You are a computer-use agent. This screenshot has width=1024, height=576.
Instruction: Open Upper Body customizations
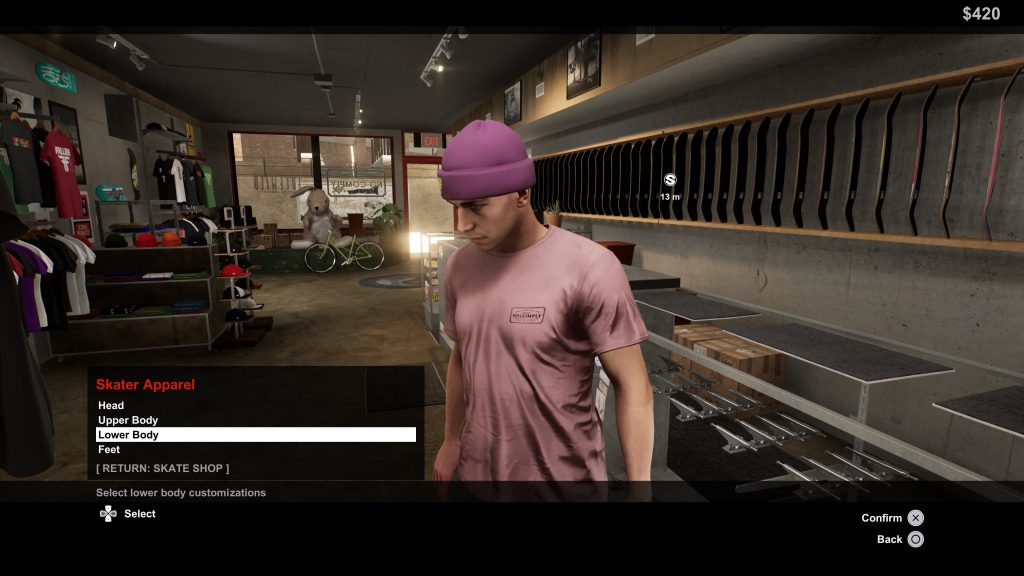(x=128, y=420)
